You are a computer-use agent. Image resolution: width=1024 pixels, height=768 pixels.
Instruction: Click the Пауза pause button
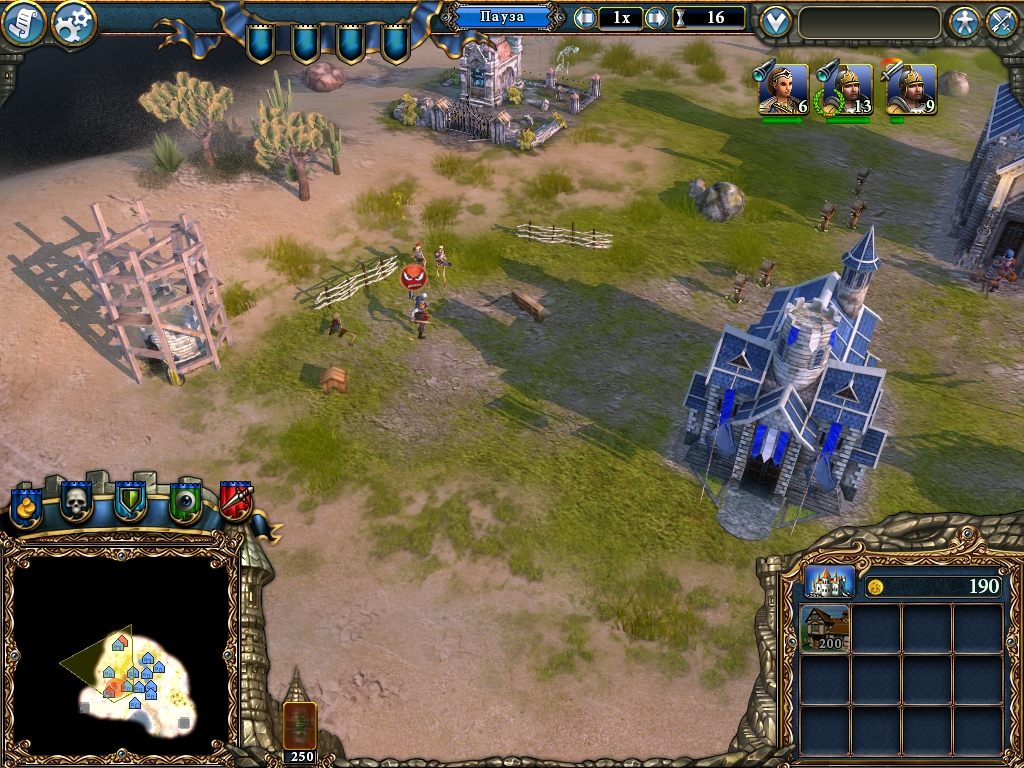pos(503,17)
